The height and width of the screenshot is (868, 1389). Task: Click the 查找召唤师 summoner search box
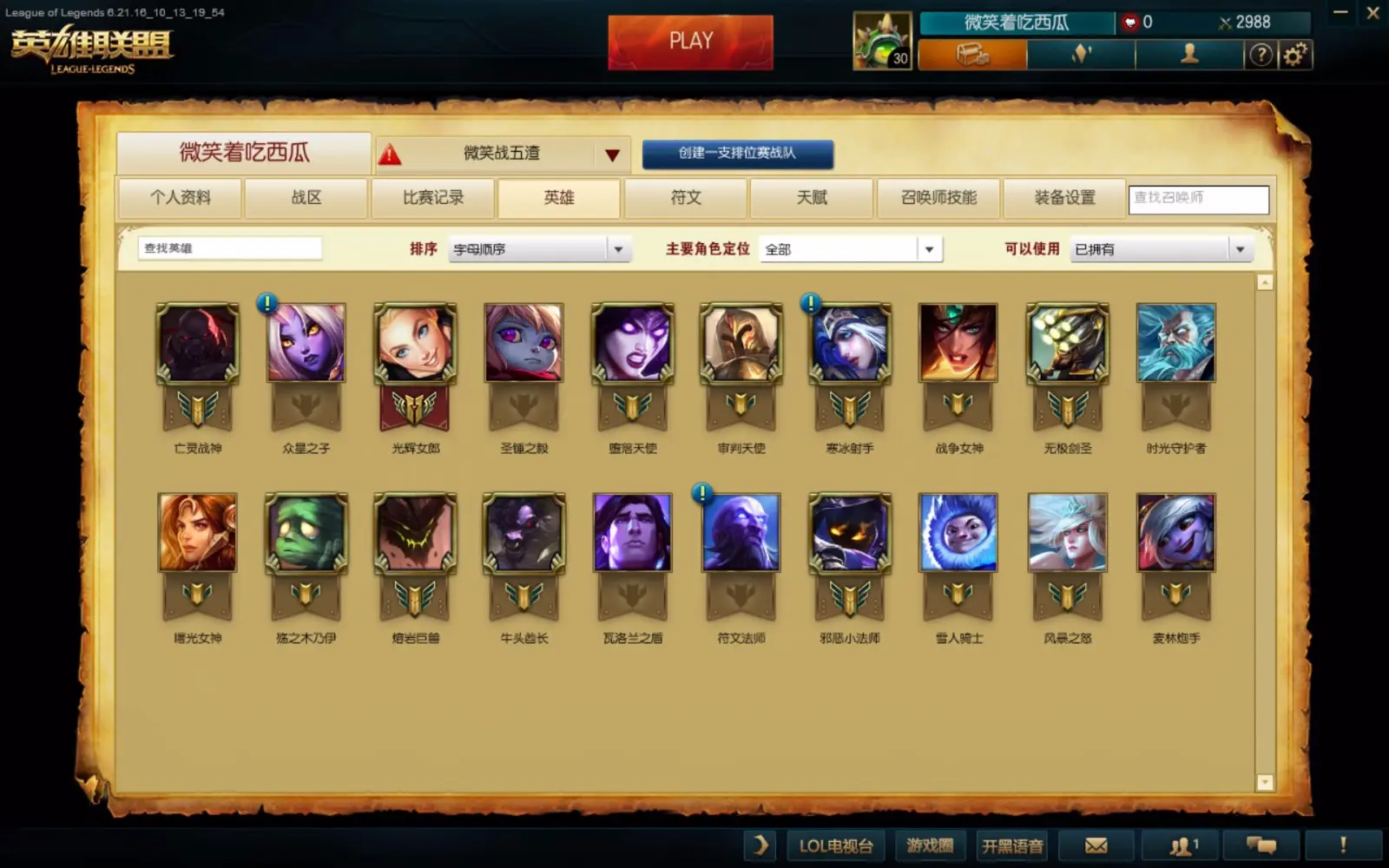[x=1198, y=199]
